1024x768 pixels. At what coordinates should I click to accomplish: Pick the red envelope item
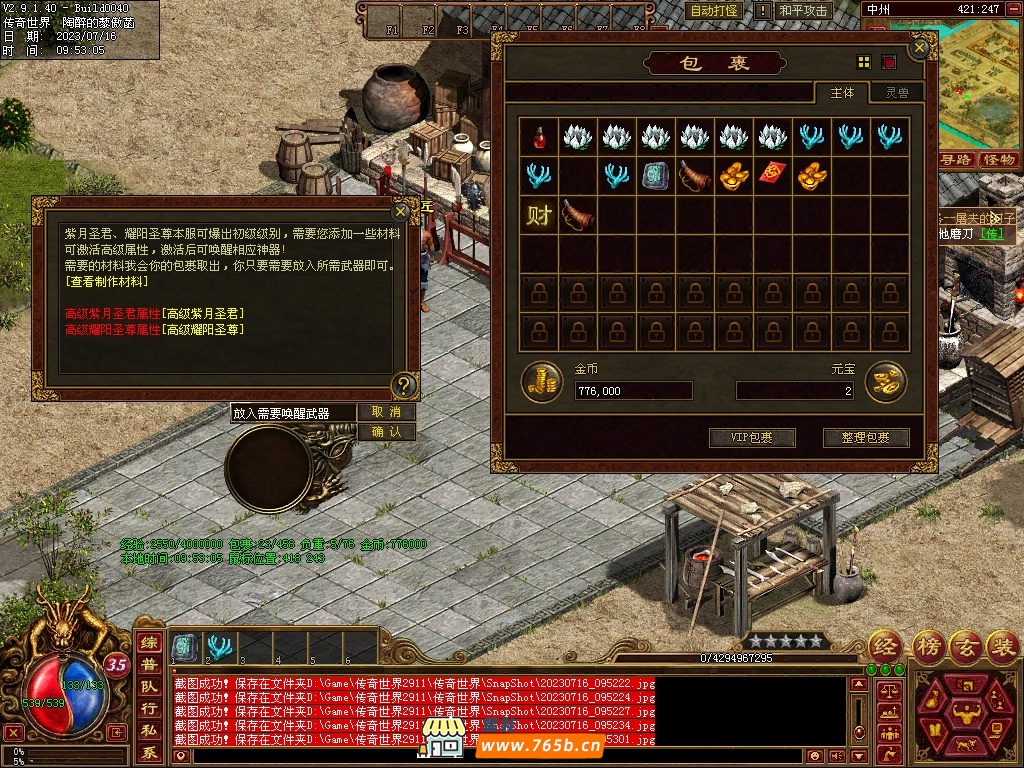click(772, 175)
